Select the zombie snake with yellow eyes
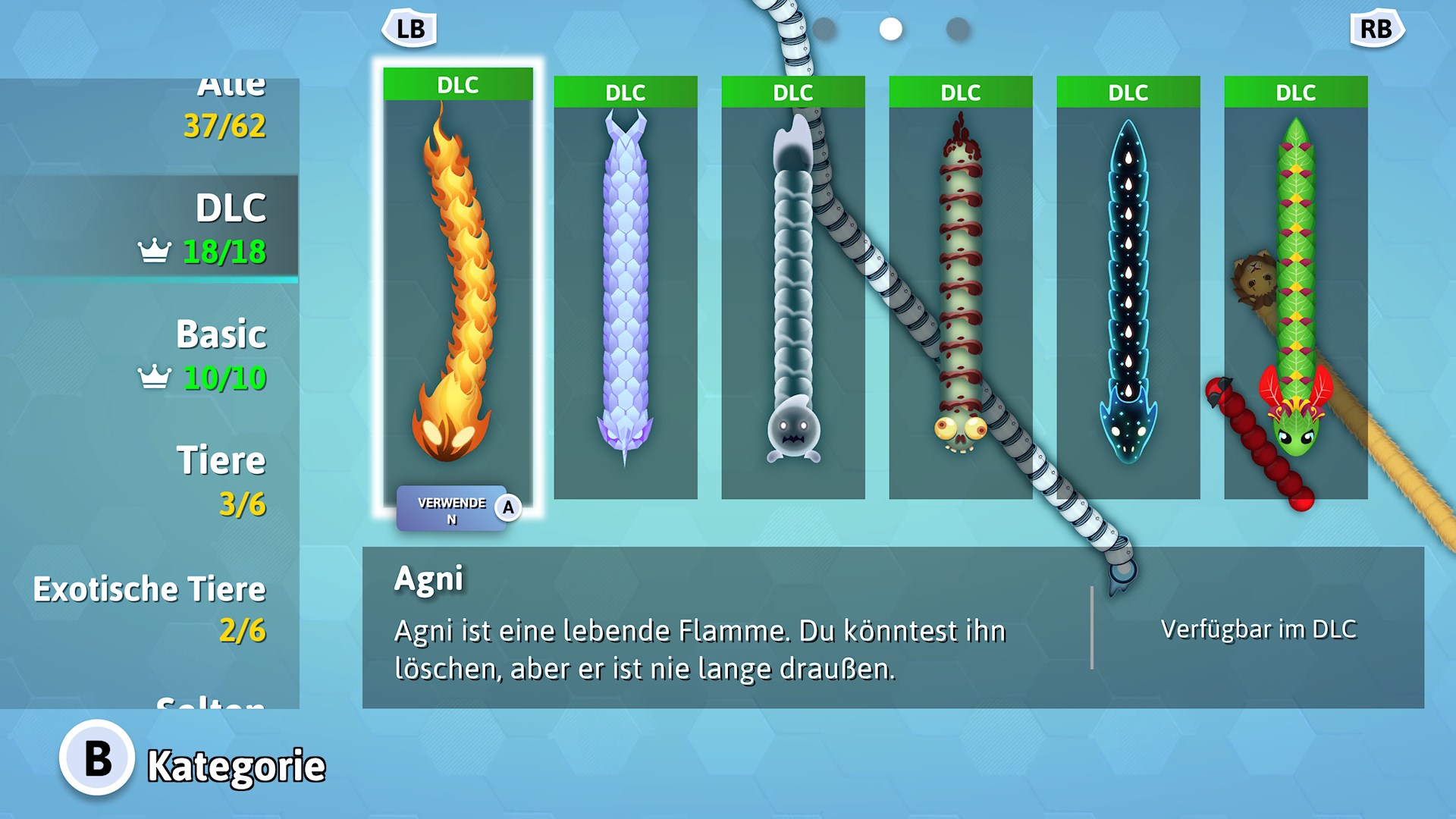Viewport: 1456px width, 819px height. coord(960,288)
